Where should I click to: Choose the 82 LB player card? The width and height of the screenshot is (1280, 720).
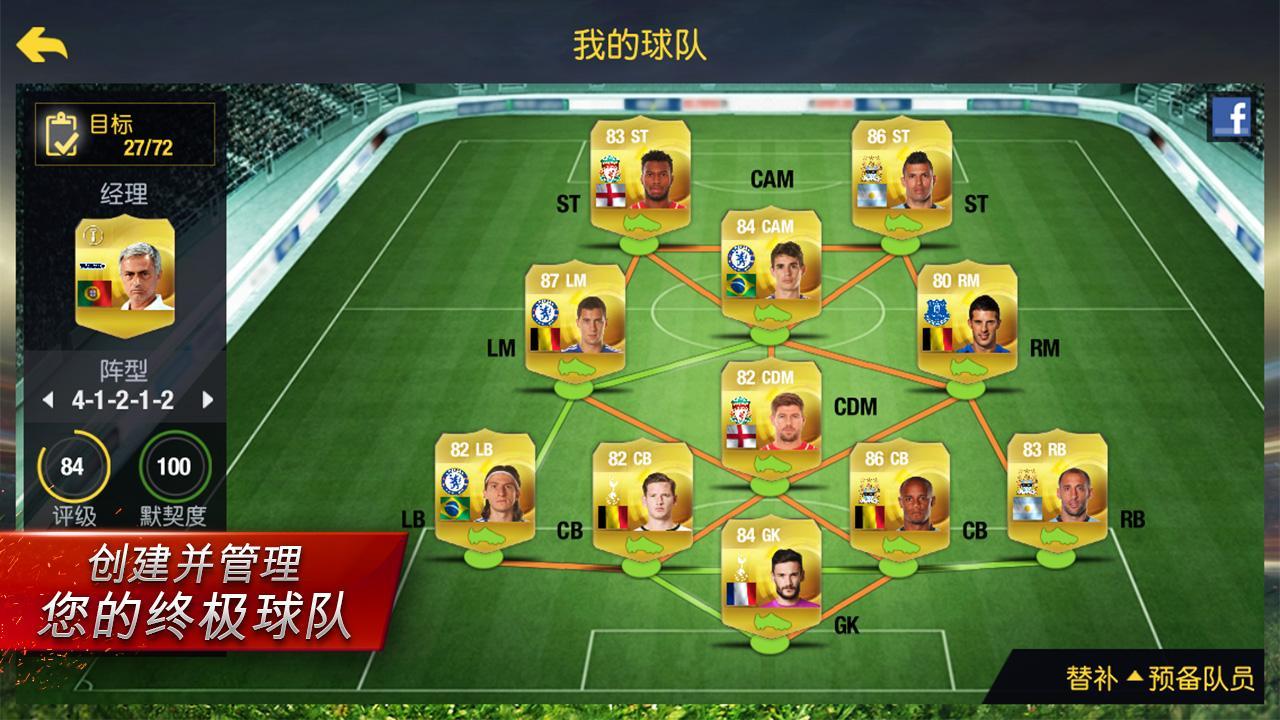485,485
